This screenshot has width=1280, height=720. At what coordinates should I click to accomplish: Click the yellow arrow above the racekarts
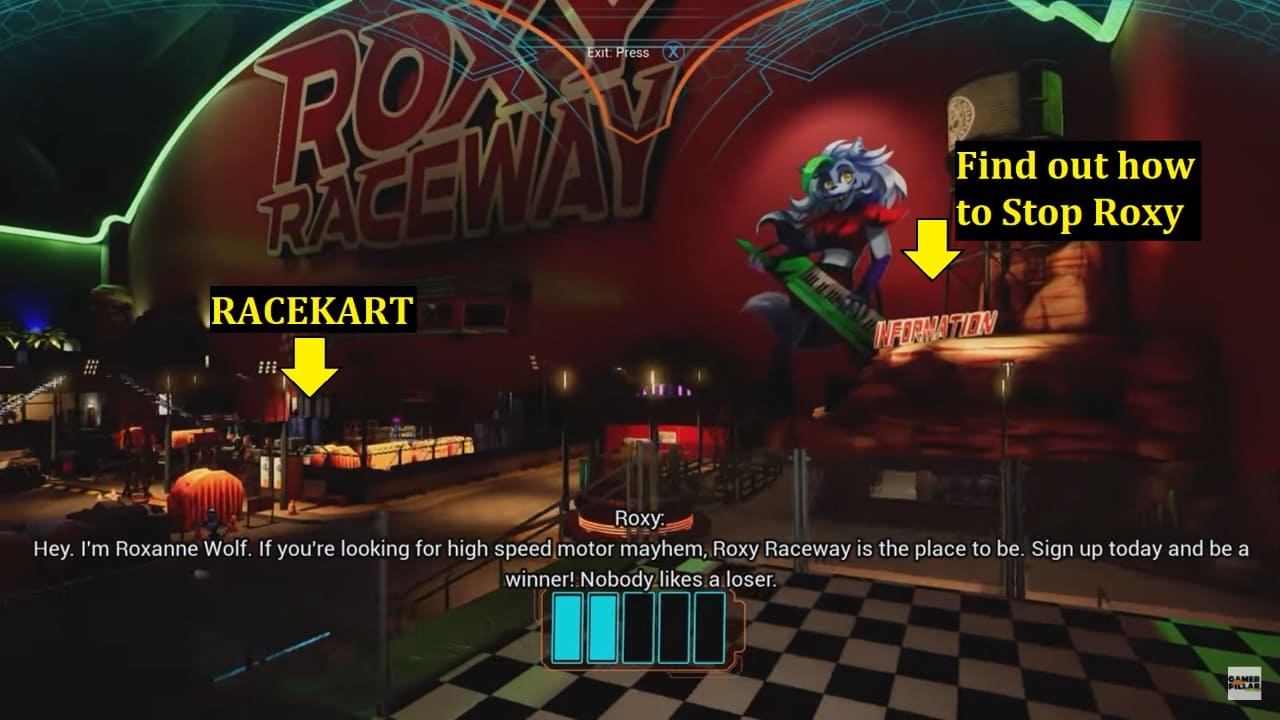(310, 368)
